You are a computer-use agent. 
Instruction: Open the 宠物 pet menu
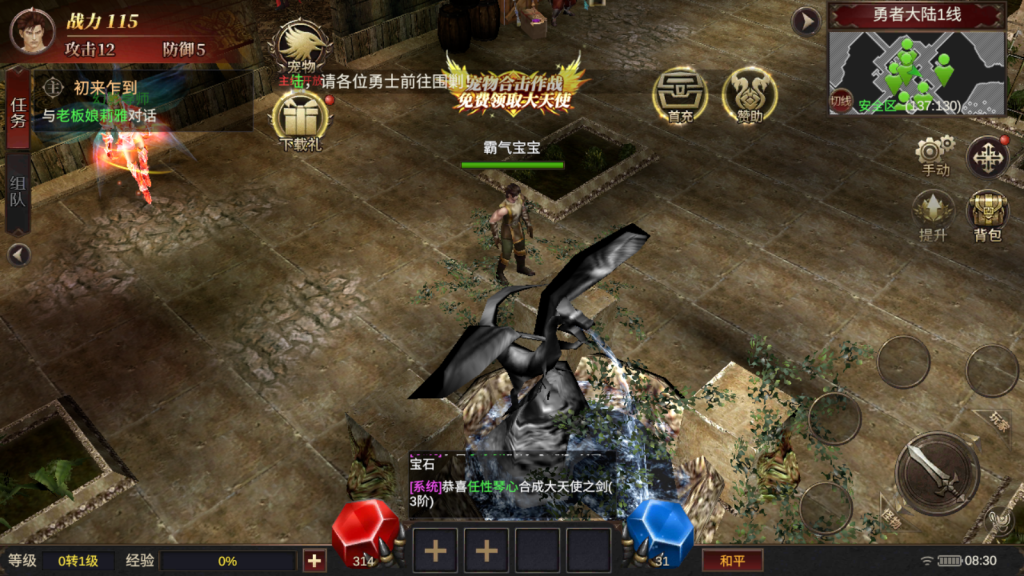(300, 47)
